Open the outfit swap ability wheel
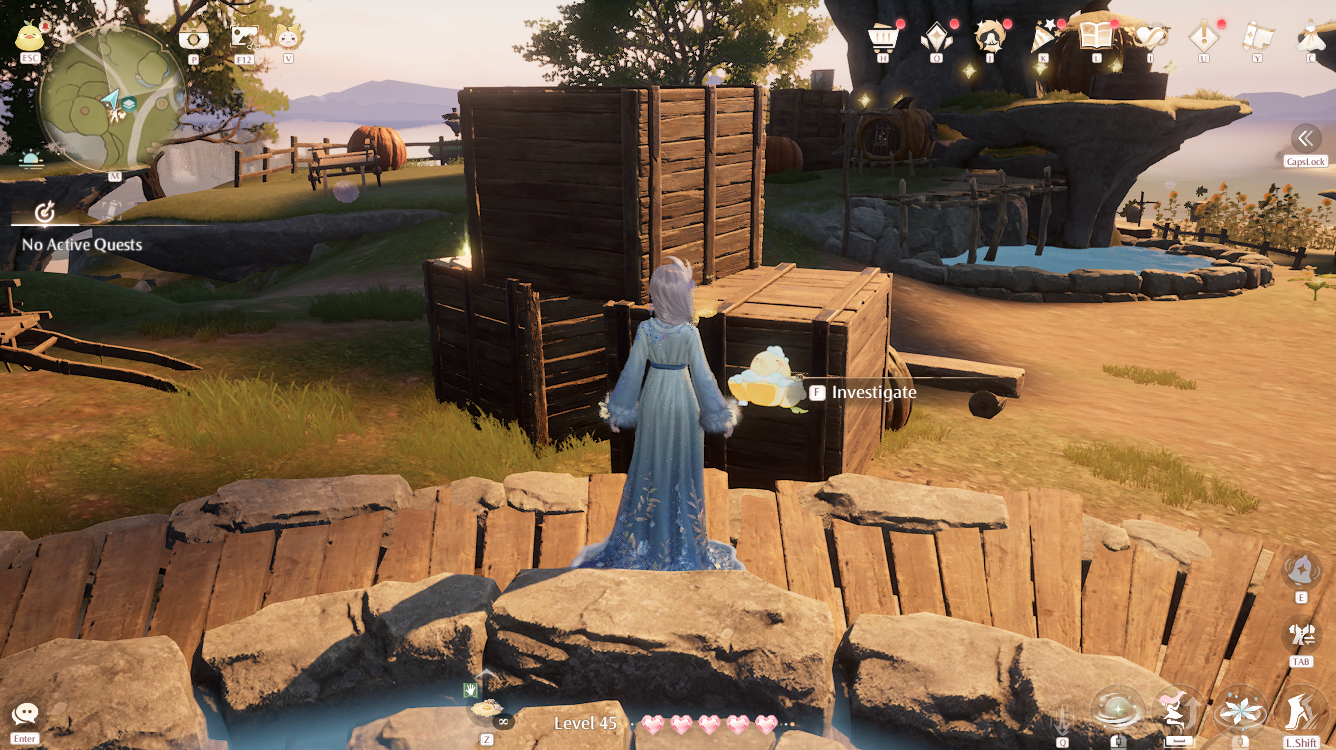This screenshot has width=1336, height=750. 1301,635
